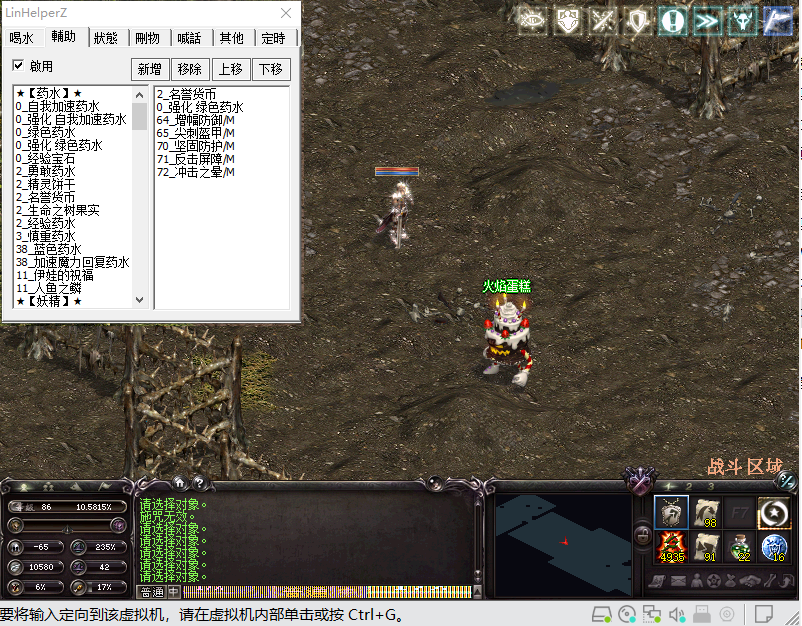Toggle the hotbar padlock button
Screen dimensions: 802x626
[x=642, y=535]
